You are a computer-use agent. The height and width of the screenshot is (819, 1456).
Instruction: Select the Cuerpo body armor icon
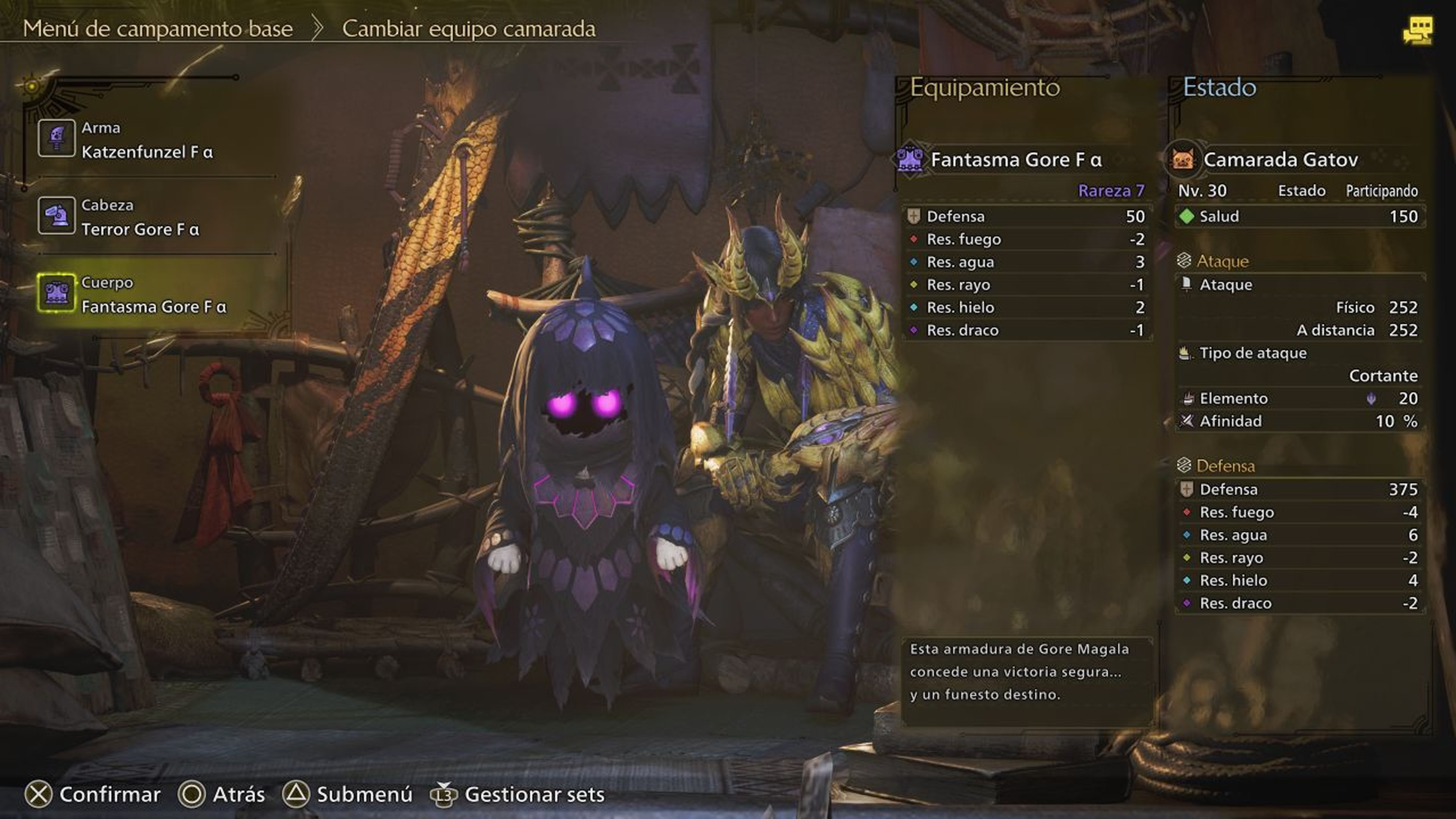point(57,293)
